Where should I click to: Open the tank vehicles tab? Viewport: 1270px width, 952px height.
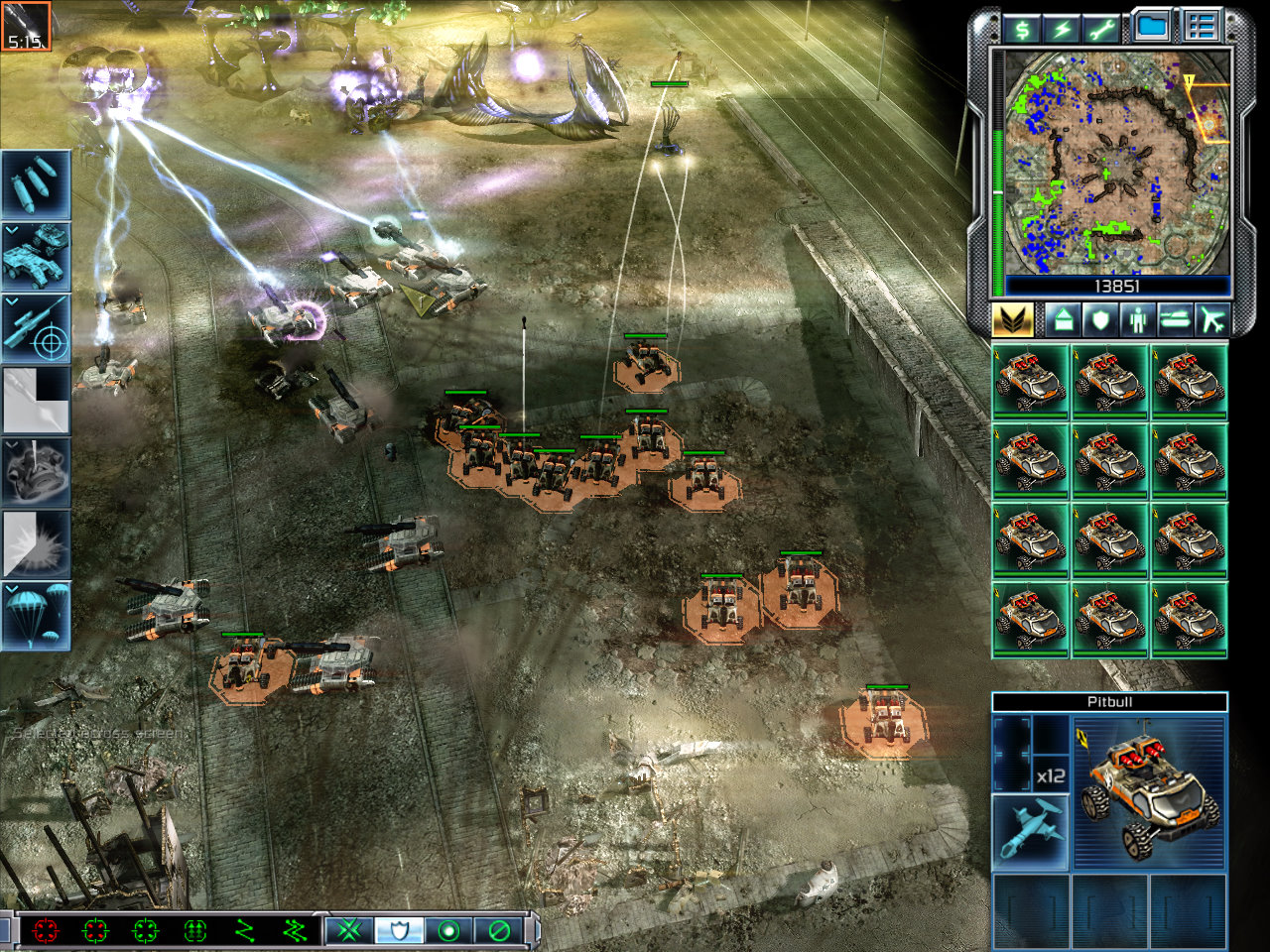[1174, 319]
